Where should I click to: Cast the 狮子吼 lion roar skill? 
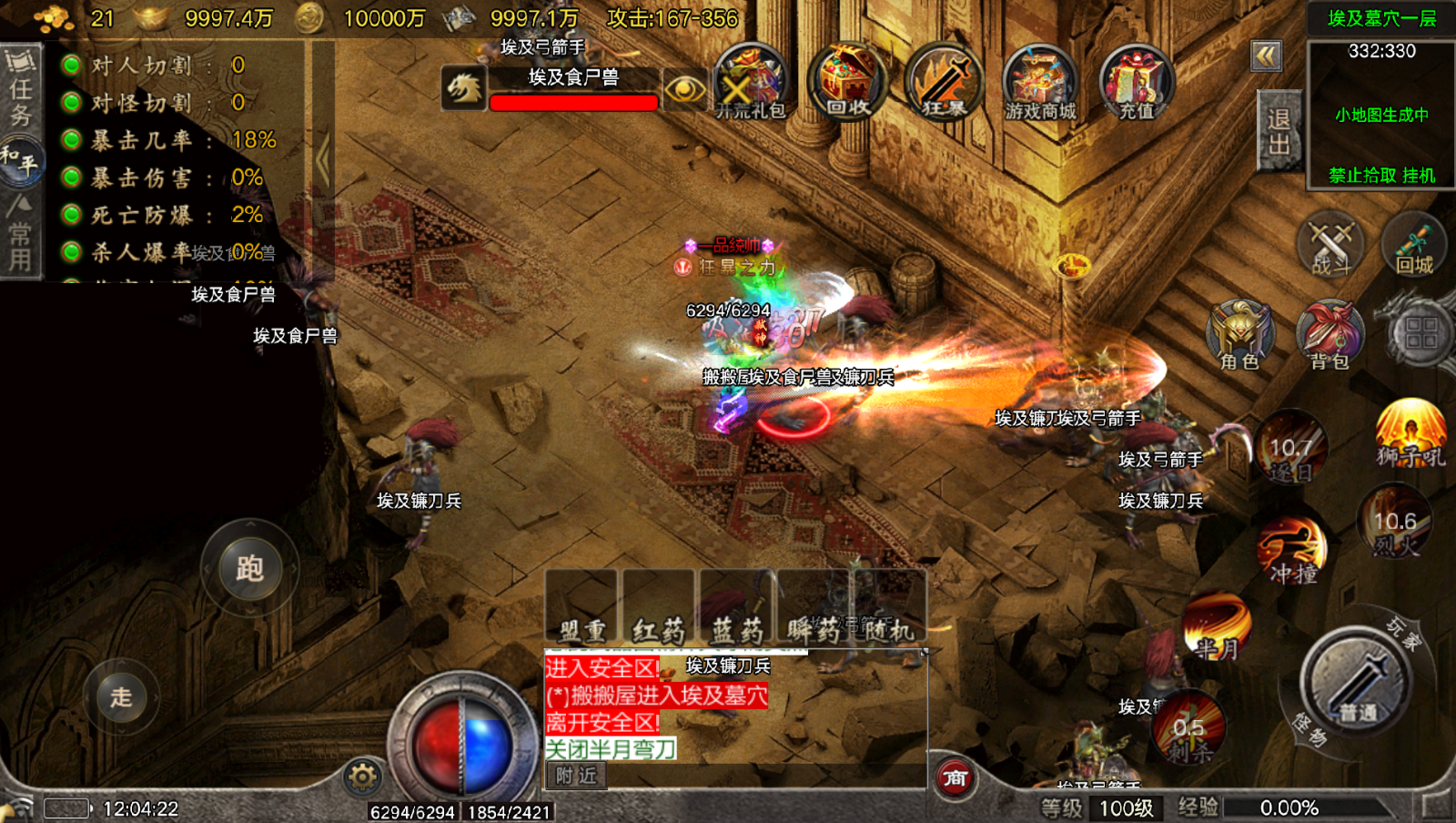click(x=1410, y=434)
